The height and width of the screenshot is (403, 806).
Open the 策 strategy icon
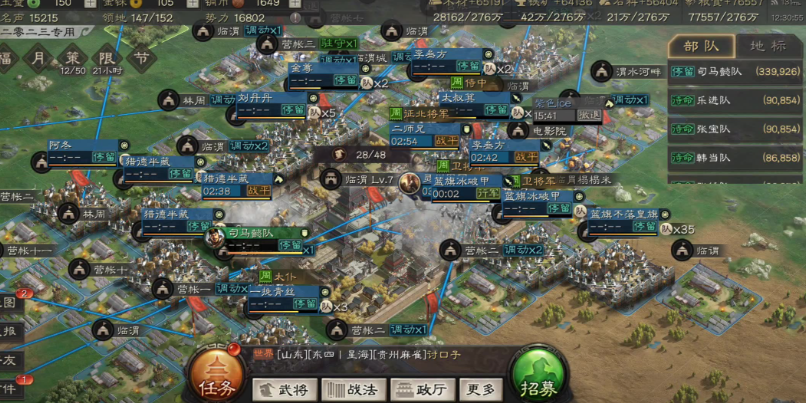click(72, 60)
